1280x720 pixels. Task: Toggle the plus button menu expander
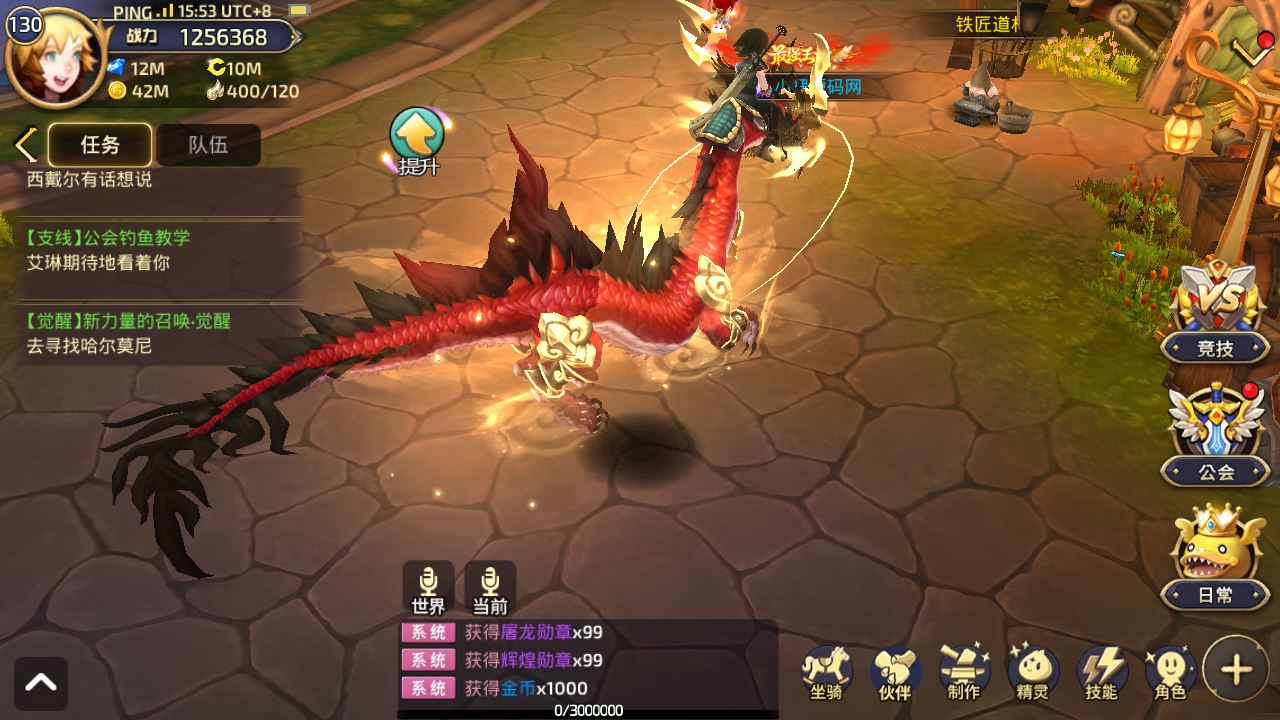1237,669
